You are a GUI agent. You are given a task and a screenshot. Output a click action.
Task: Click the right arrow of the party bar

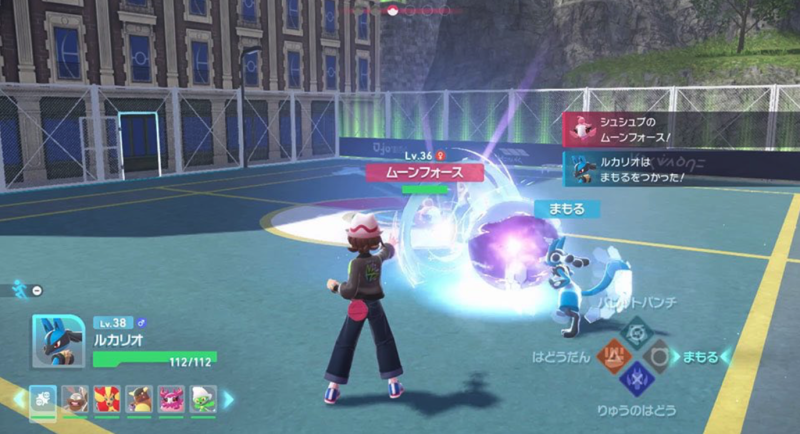tap(228, 399)
